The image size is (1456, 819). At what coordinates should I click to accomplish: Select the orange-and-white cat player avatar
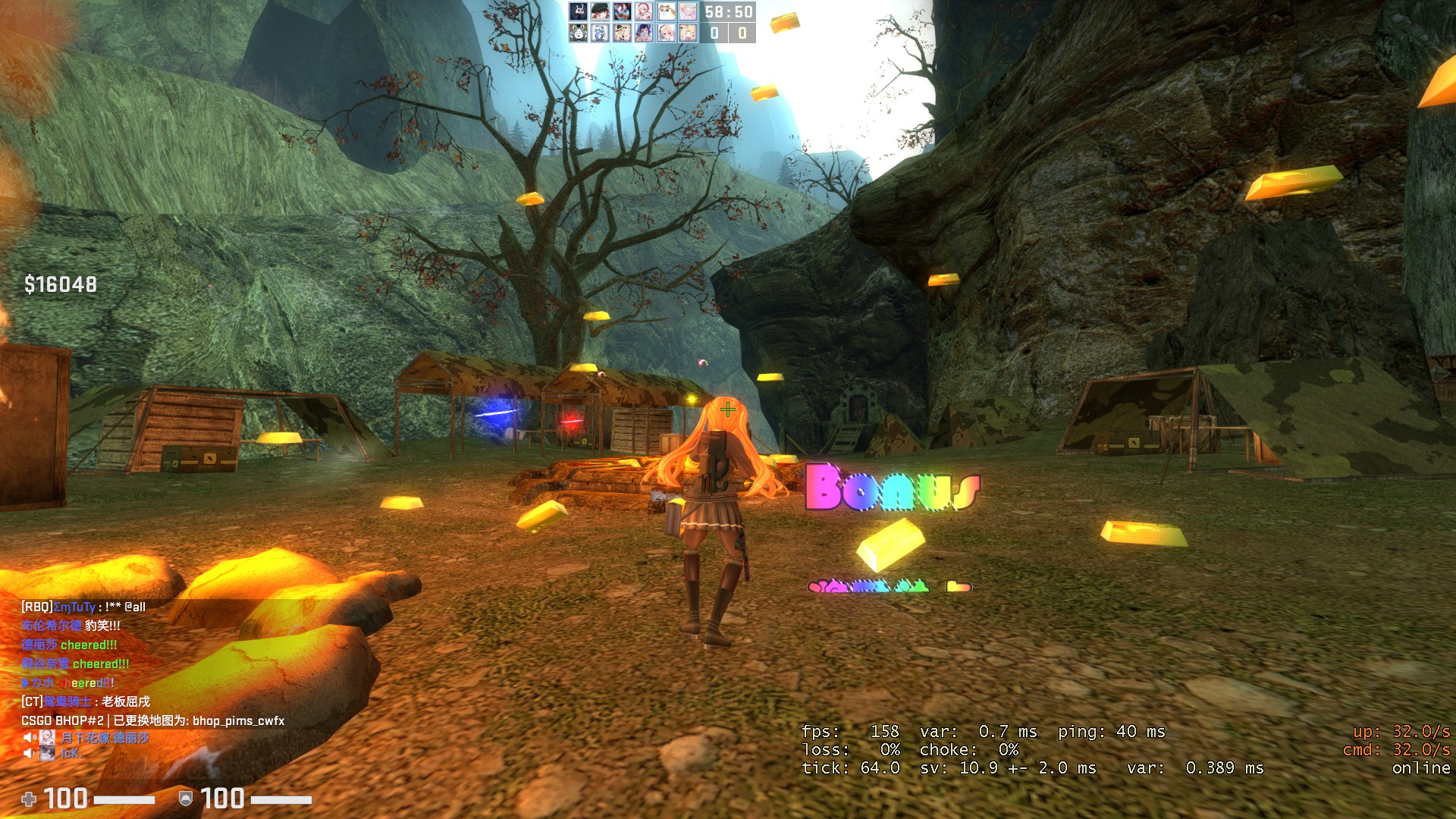pyautogui.click(x=667, y=11)
